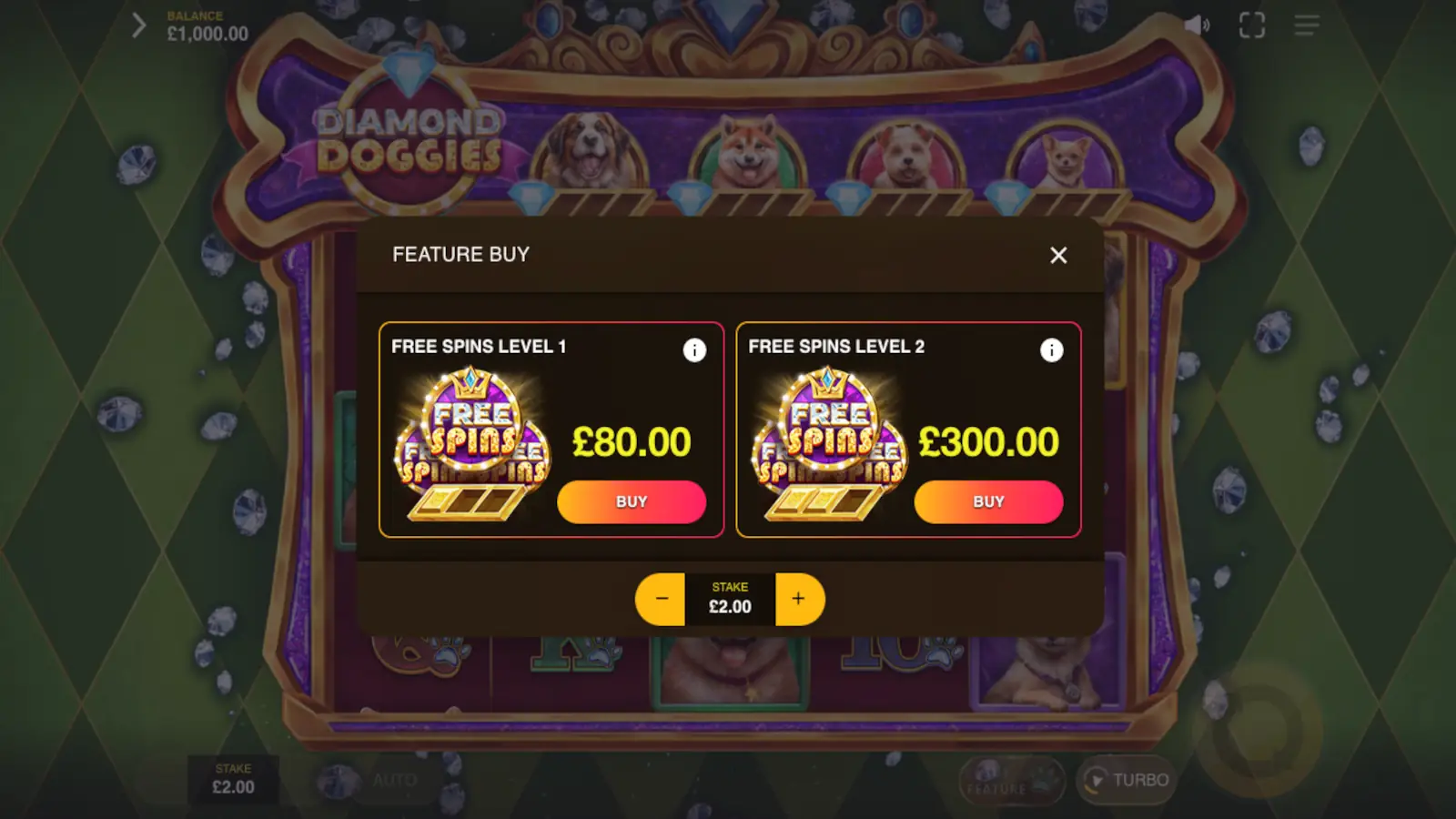Enable Turbo spin mode

[1125, 780]
